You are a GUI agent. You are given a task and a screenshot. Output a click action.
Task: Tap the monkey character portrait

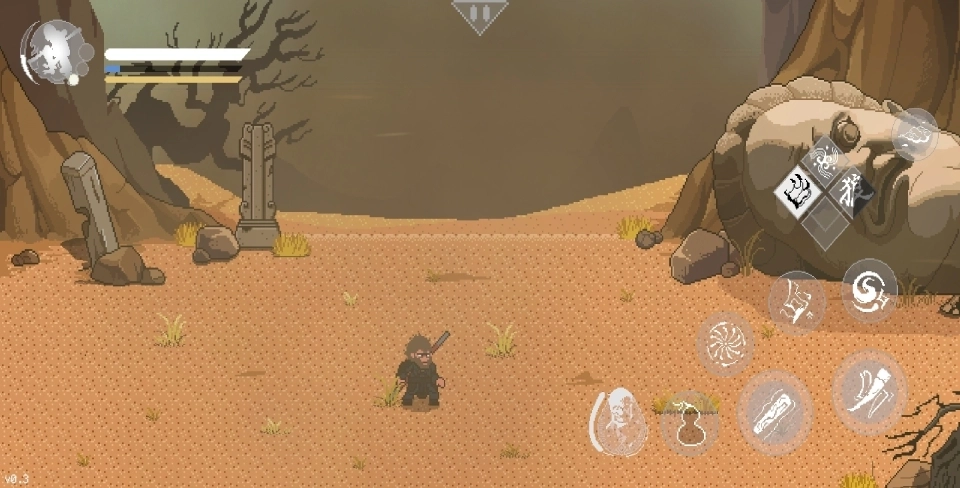pos(56,50)
